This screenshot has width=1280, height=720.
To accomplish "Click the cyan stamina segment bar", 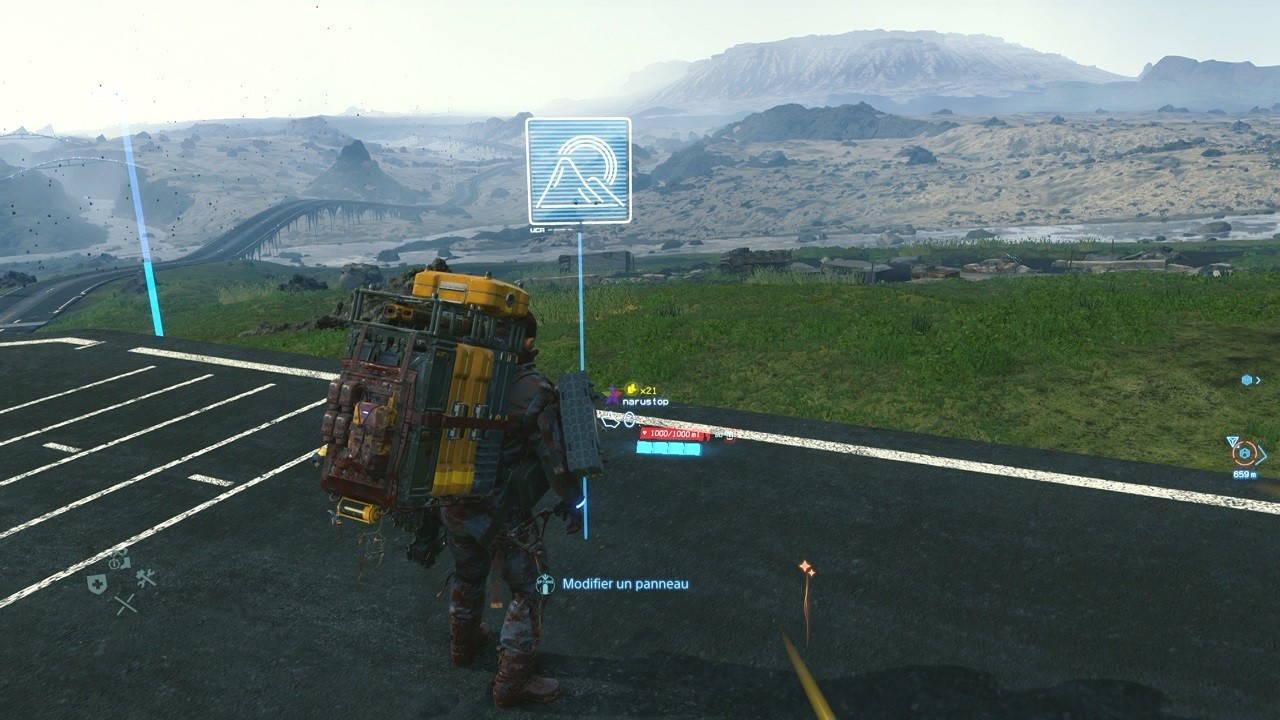I will pyautogui.click(x=668, y=449).
